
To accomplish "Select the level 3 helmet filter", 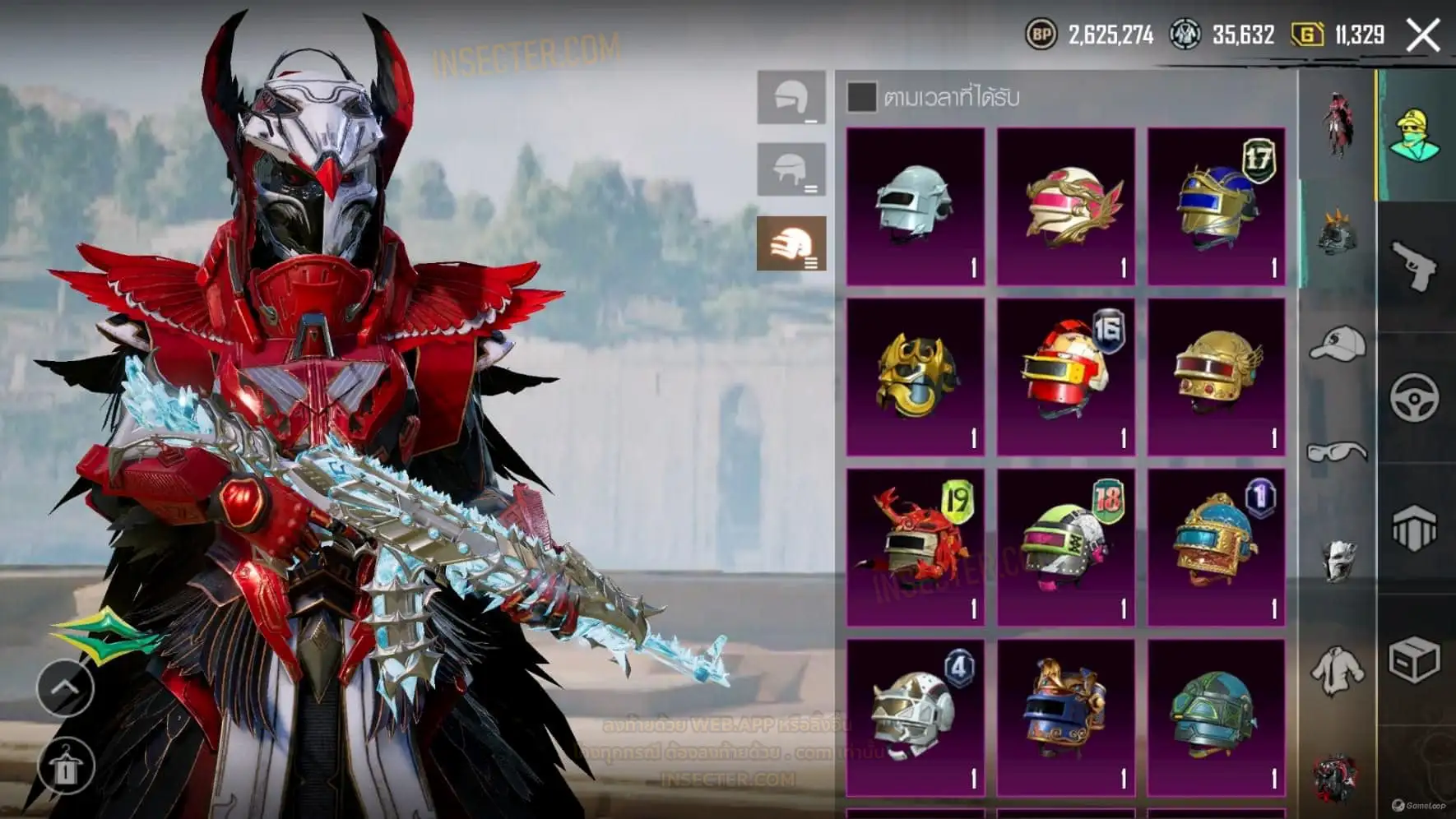I will point(791,243).
